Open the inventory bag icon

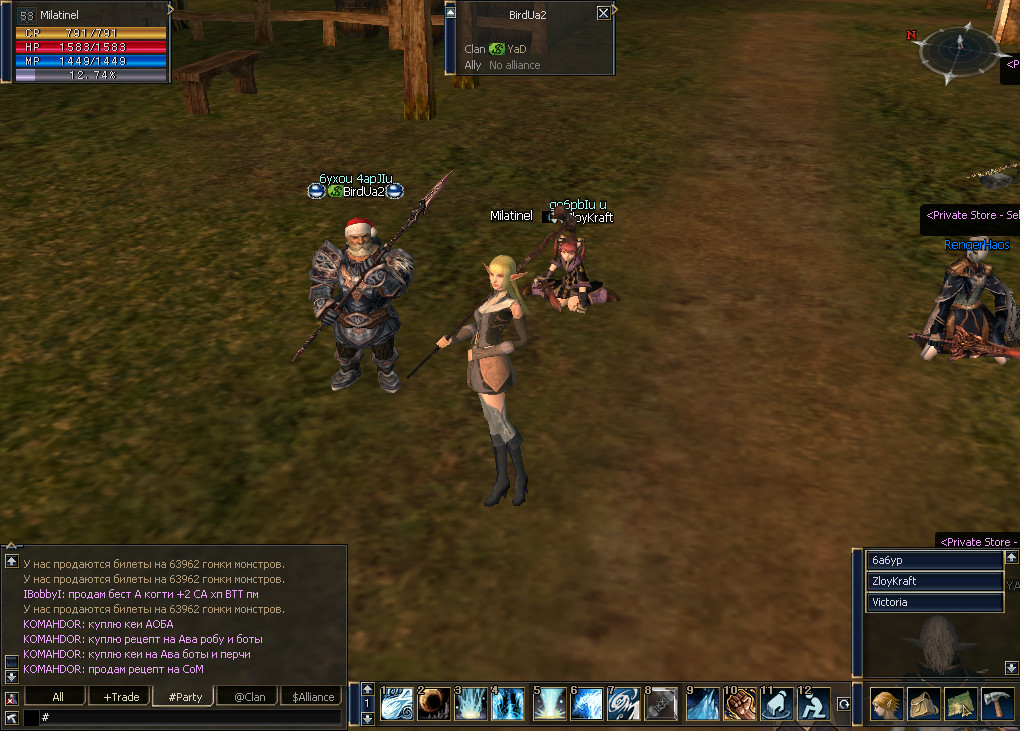(x=924, y=704)
